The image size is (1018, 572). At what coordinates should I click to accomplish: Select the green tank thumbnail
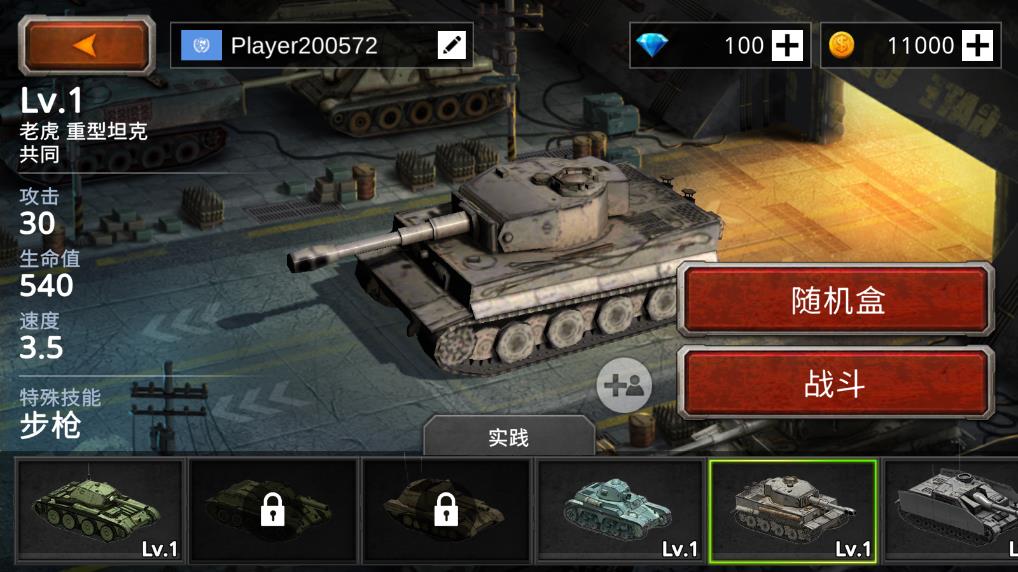coord(100,510)
